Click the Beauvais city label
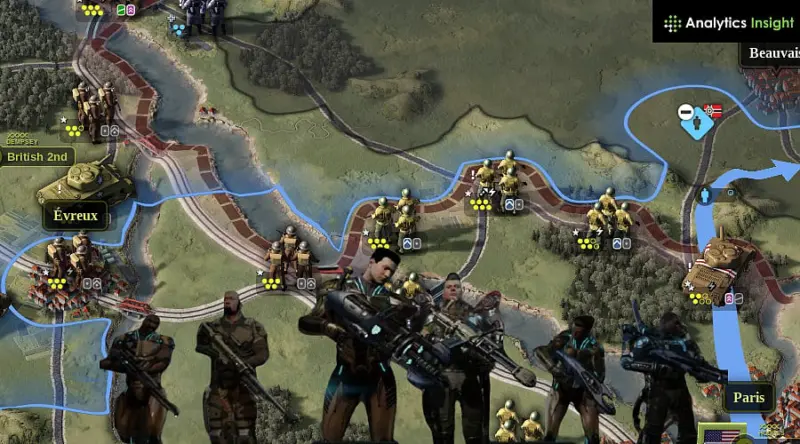 (x=770, y=53)
